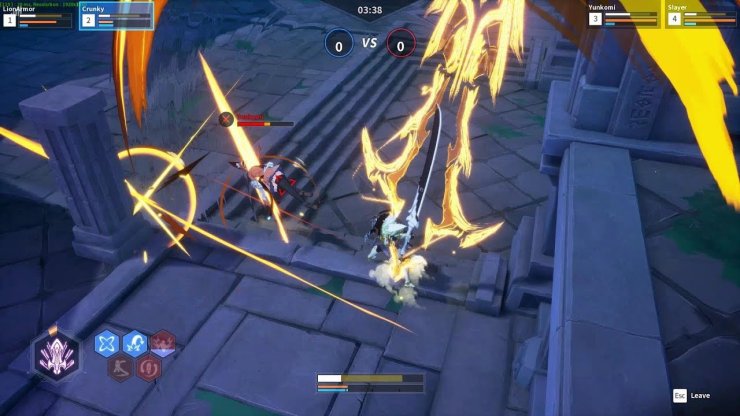Select Yunkomi's player panel

pos(623,15)
